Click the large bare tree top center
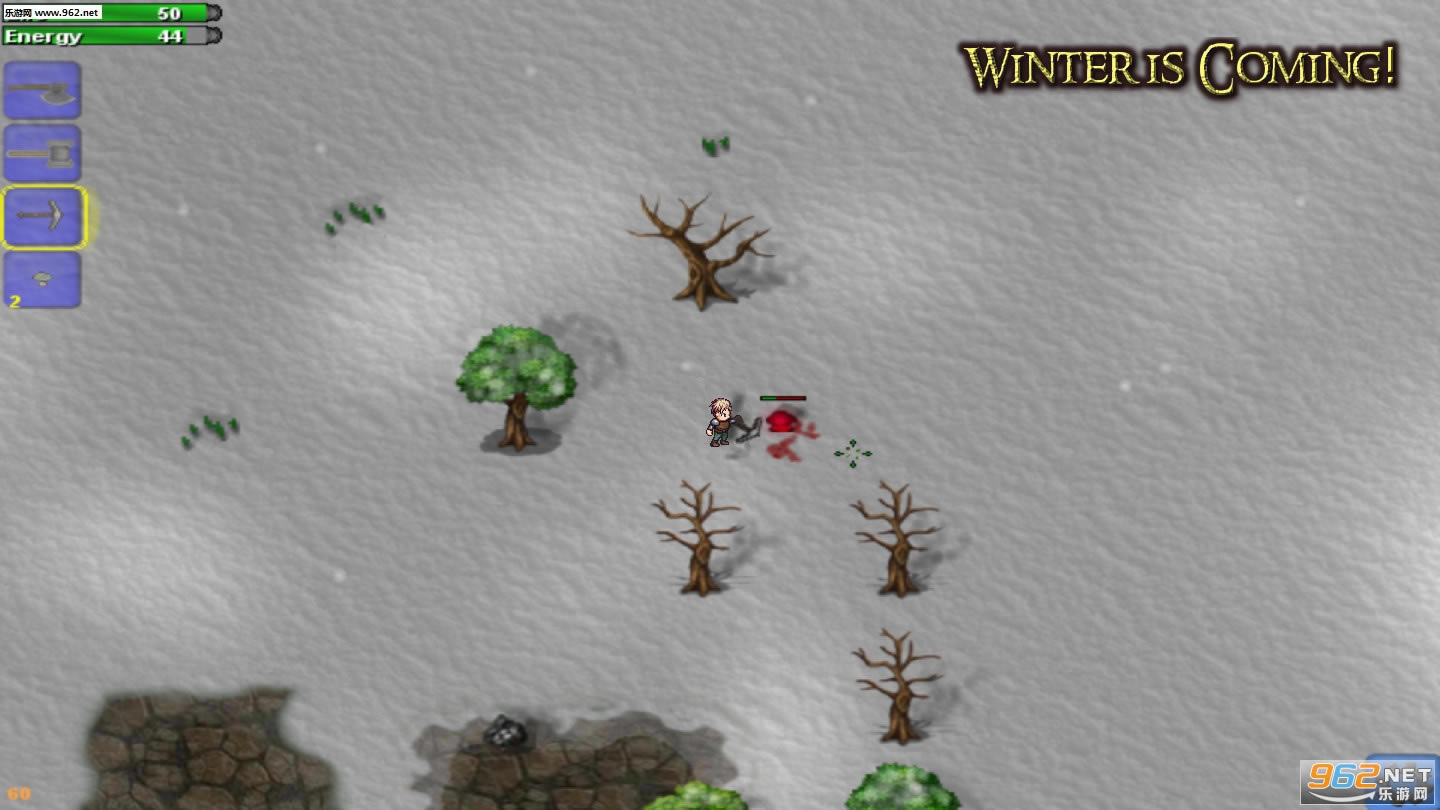Image resolution: width=1440 pixels, height=810 pixels. pos(700,250)
